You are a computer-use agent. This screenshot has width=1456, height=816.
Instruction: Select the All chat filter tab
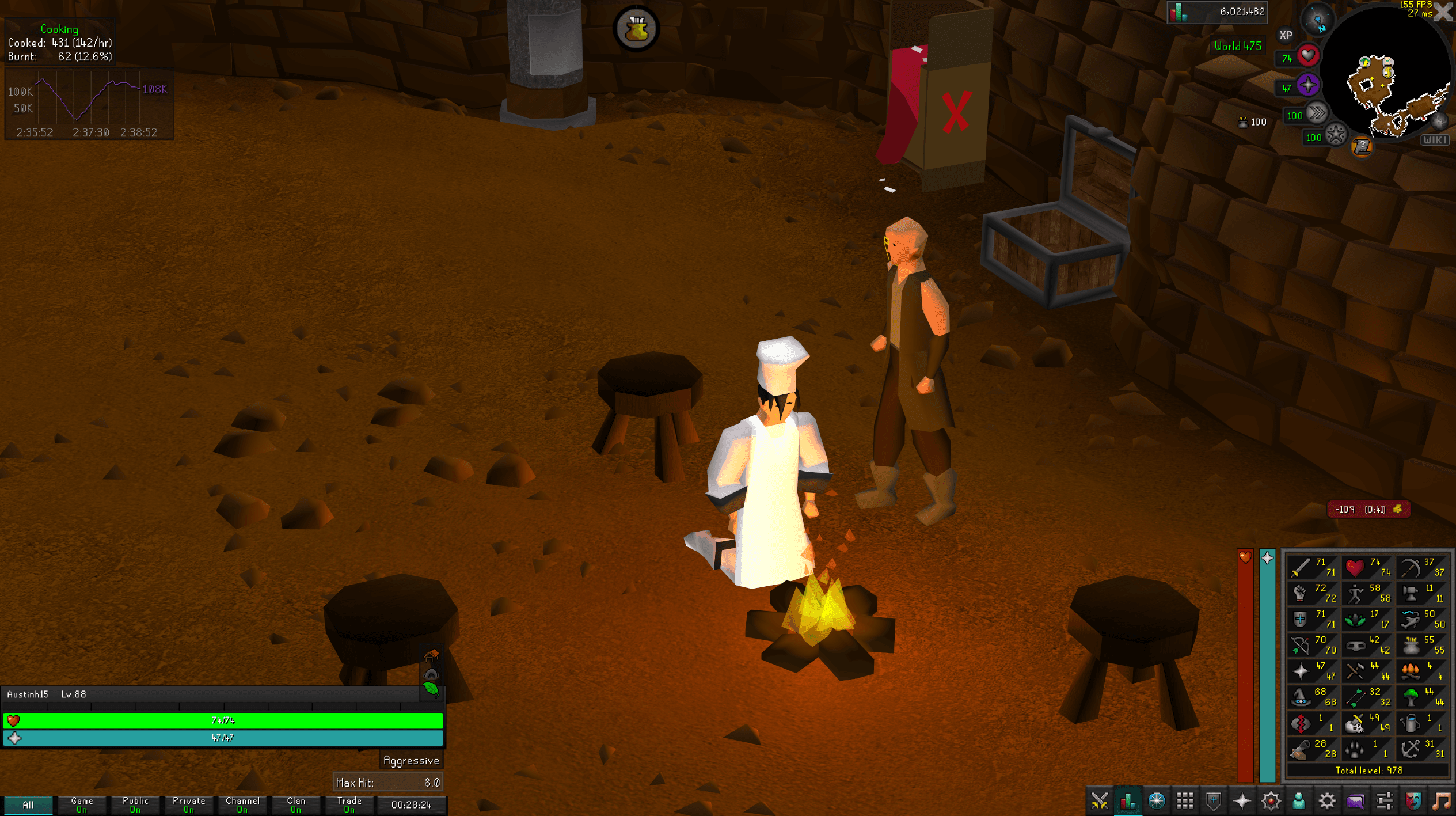tap(28, 804)
